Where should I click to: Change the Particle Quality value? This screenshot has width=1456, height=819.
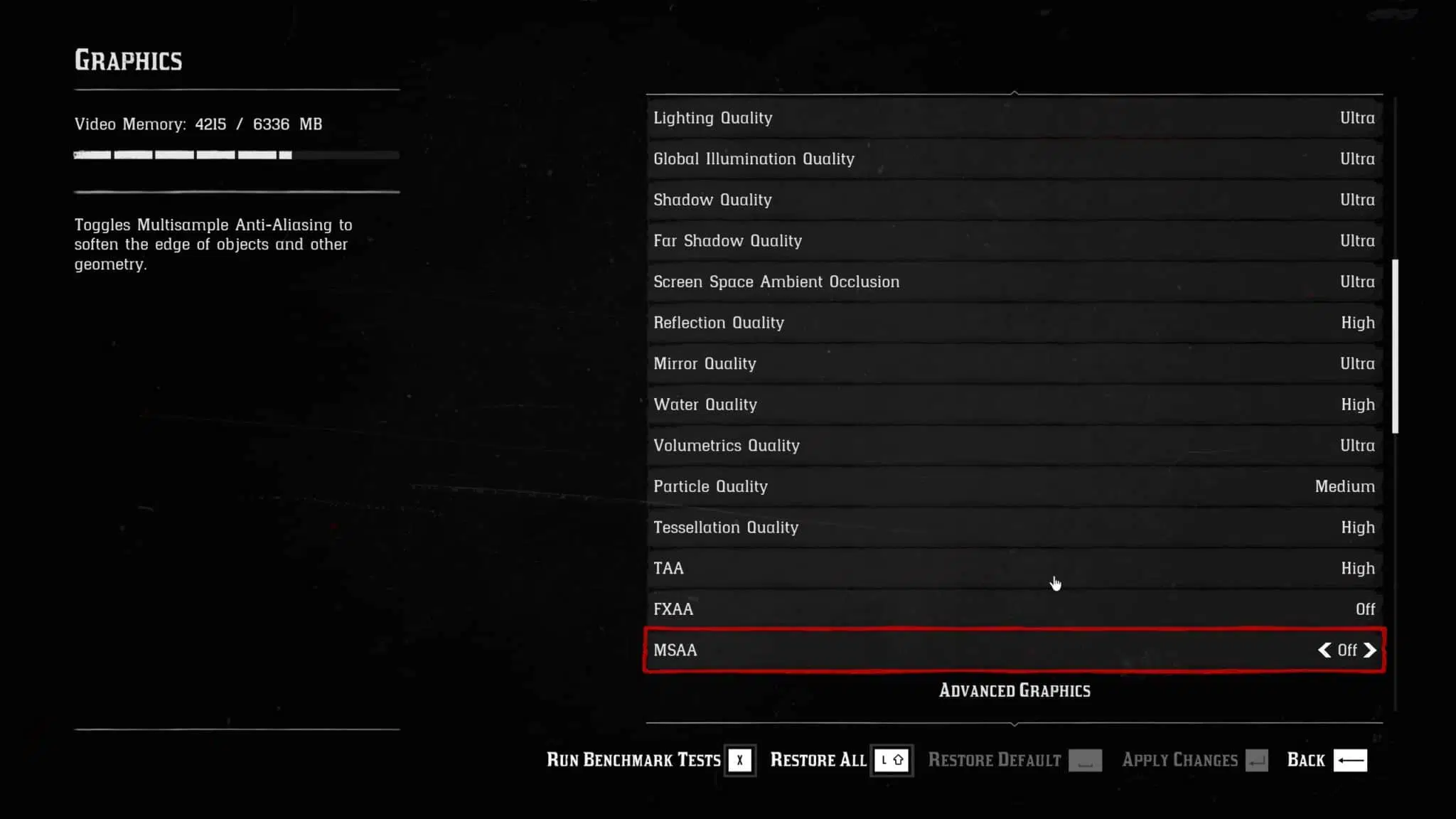tap(1013, 486)
